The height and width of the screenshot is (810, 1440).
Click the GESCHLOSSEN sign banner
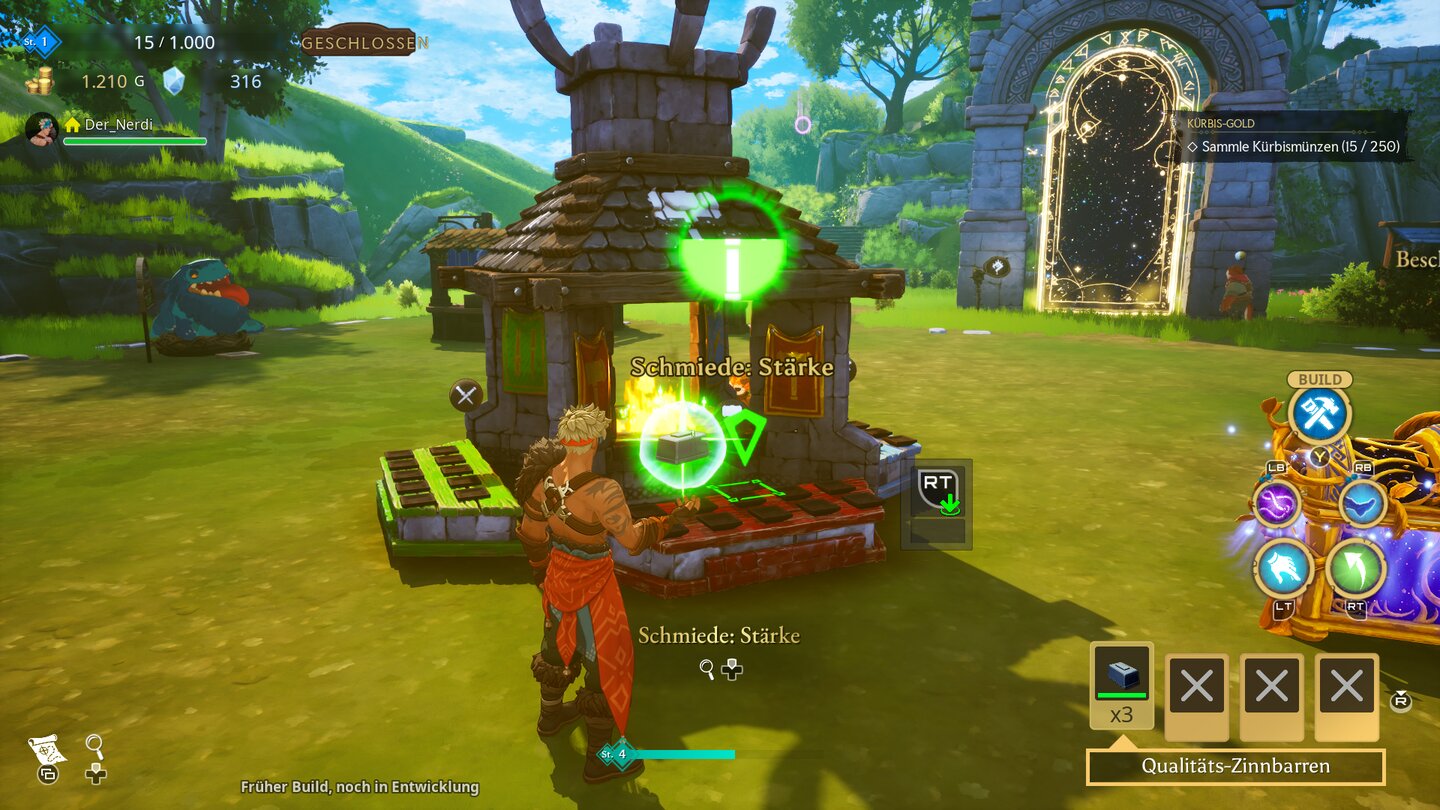coord(362,43)
